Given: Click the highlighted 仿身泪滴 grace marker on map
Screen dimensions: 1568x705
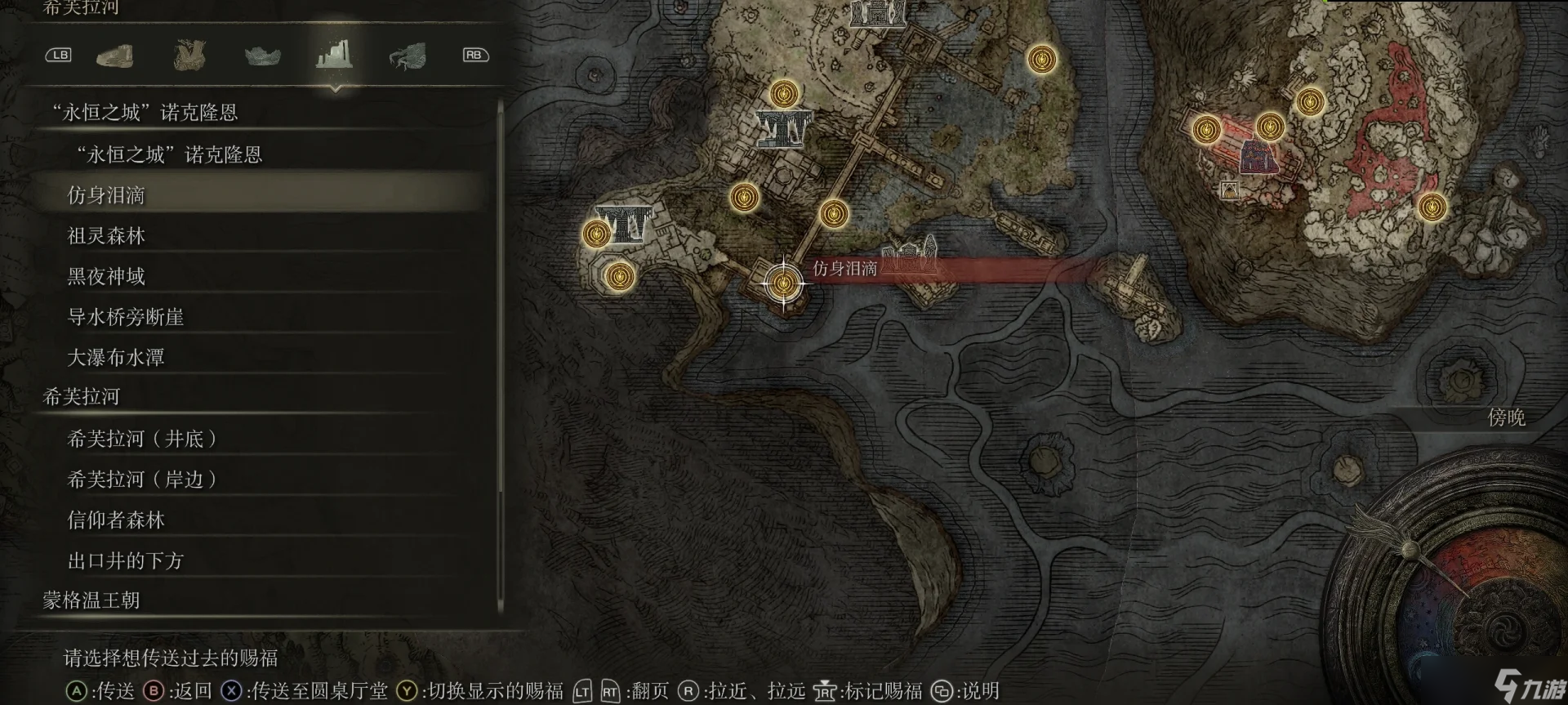Looking at the screenshot, I should coord(784,283).
